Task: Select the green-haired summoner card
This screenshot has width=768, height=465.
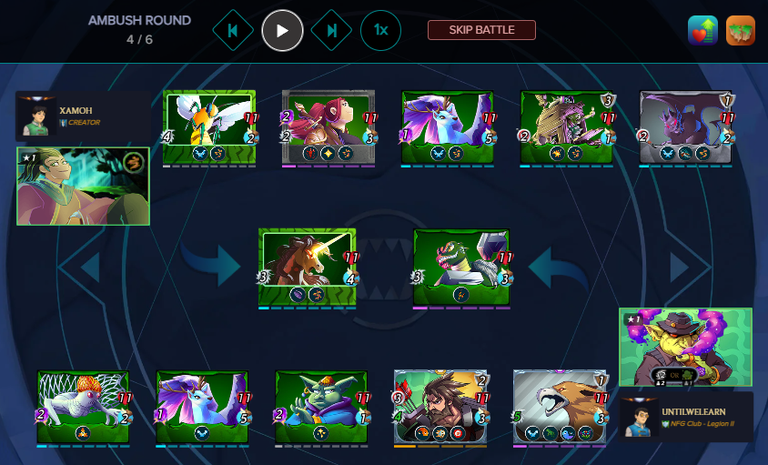Action: 83,186
